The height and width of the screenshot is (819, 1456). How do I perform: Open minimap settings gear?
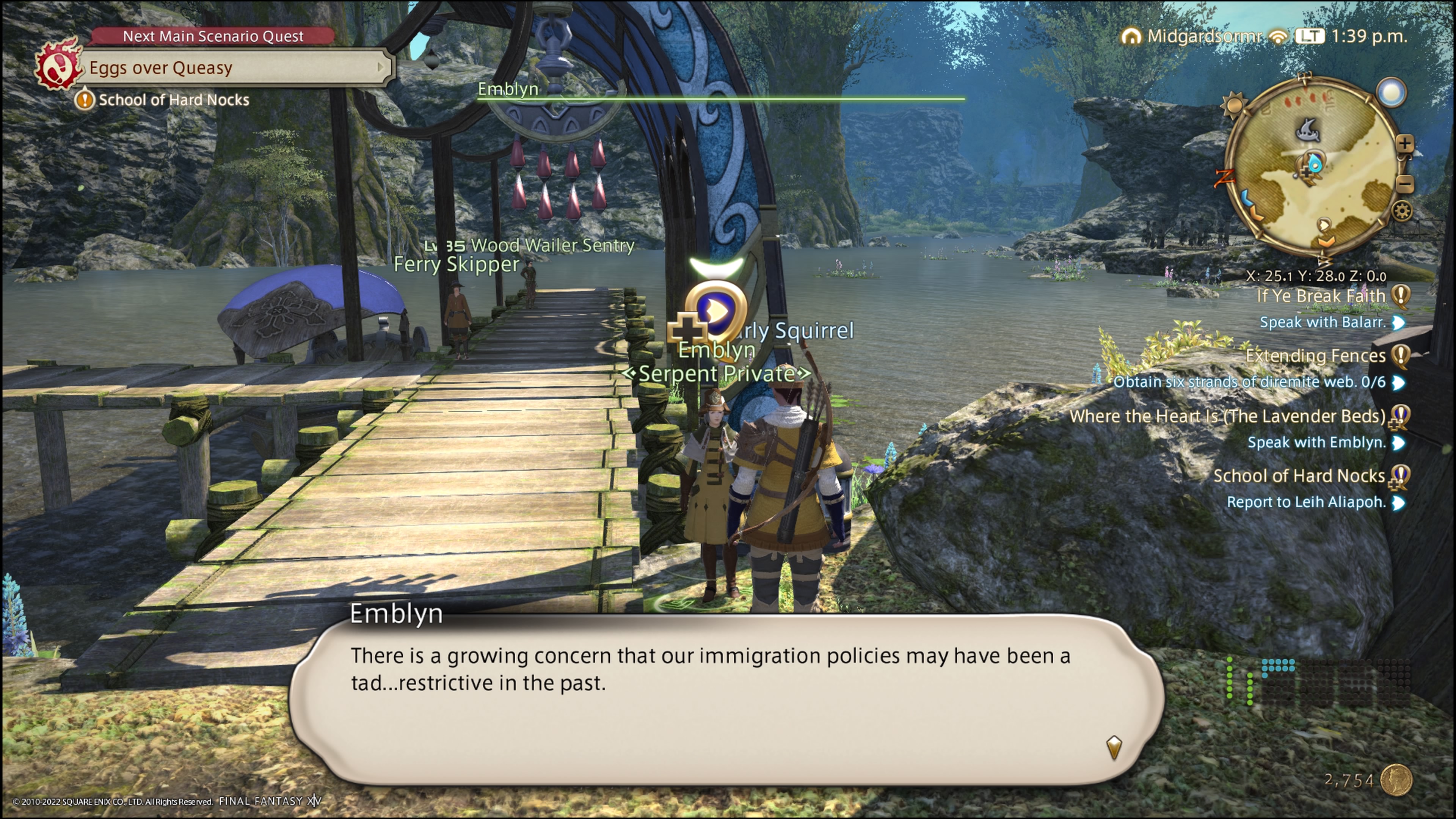tap(1402, 212)
